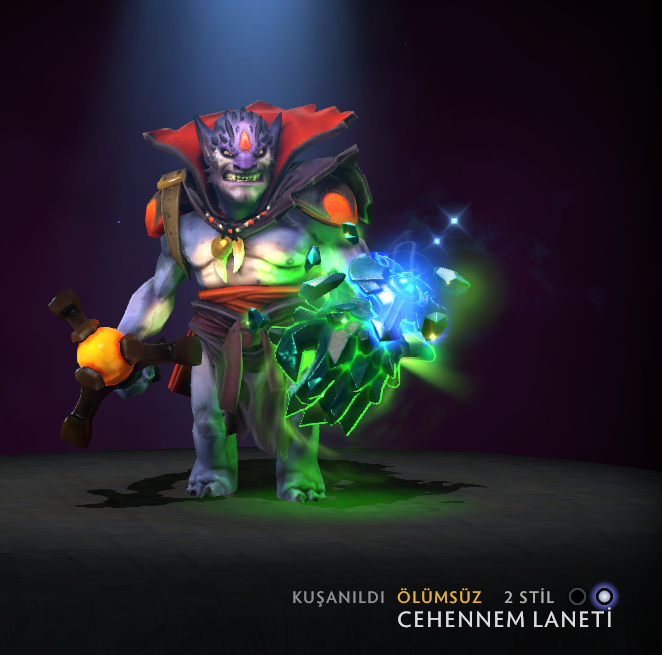Select the unselected dark style circle
This screenshot has height=655, width=662.
[577, 597]
